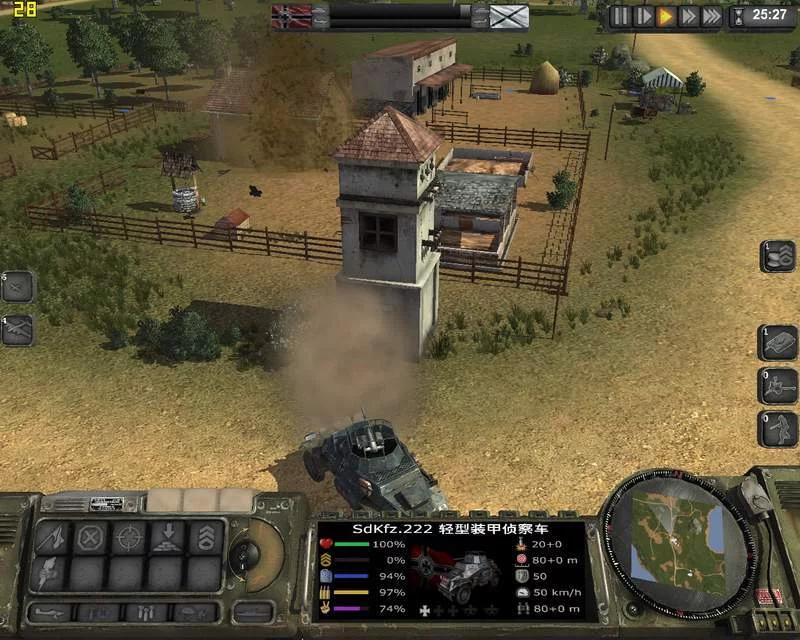Pause the game speed
800x640 pixels.
(x=621, y=16)
